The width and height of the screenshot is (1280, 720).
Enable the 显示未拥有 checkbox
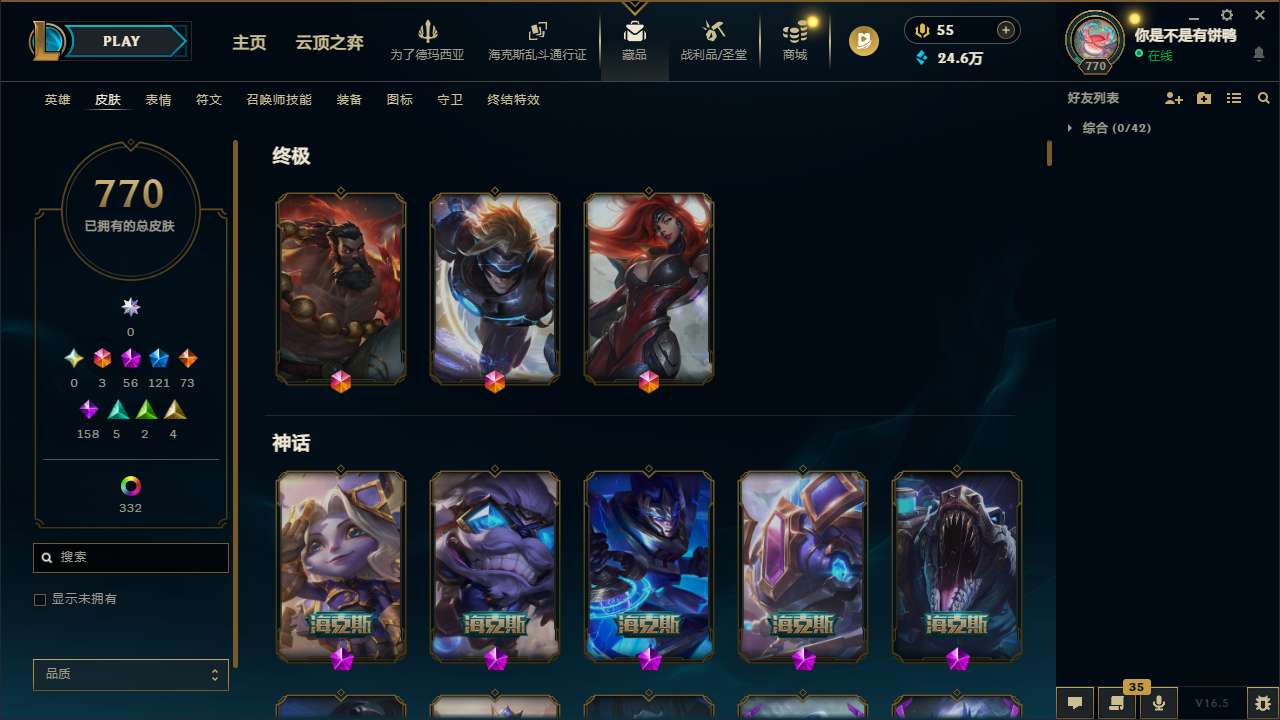point(40,599)
